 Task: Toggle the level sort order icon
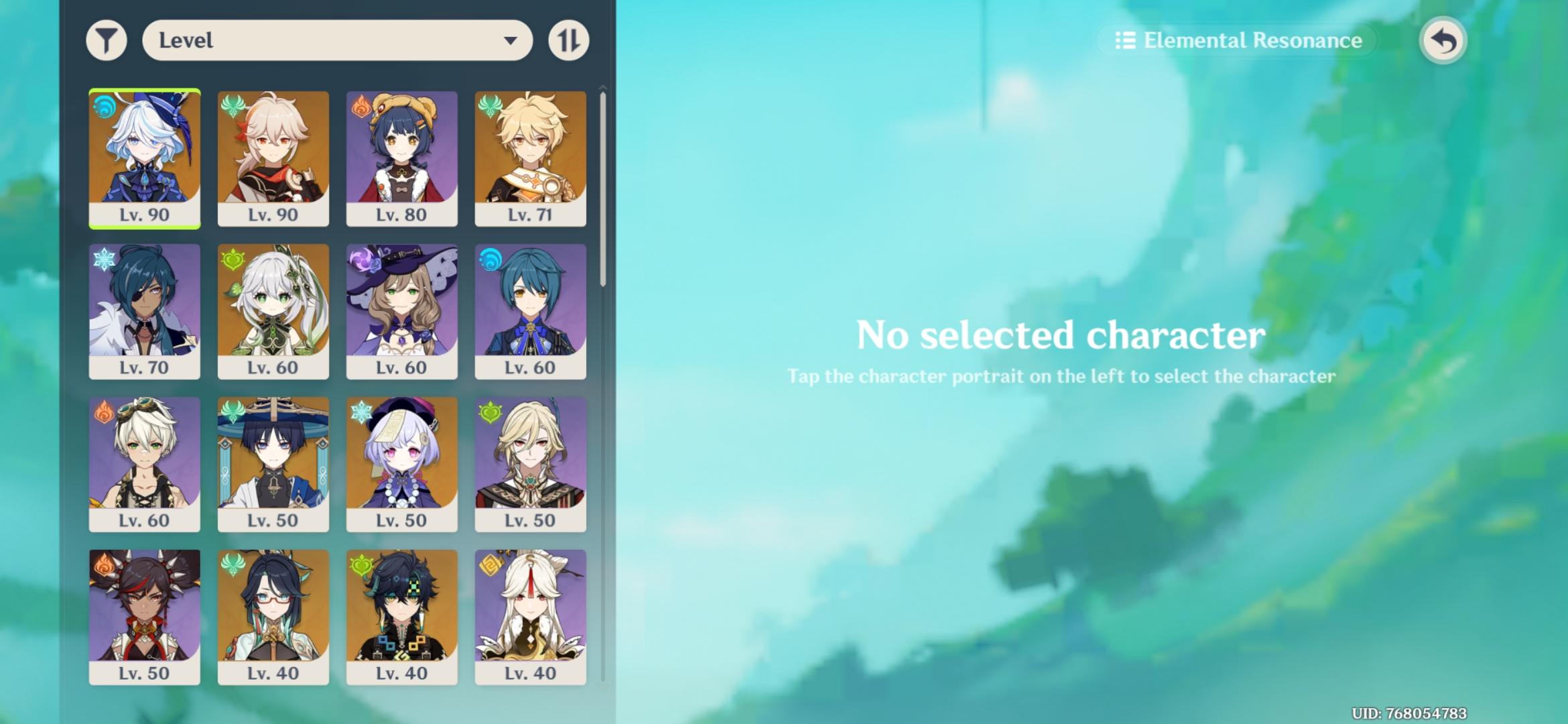click(x=568, y=40)
